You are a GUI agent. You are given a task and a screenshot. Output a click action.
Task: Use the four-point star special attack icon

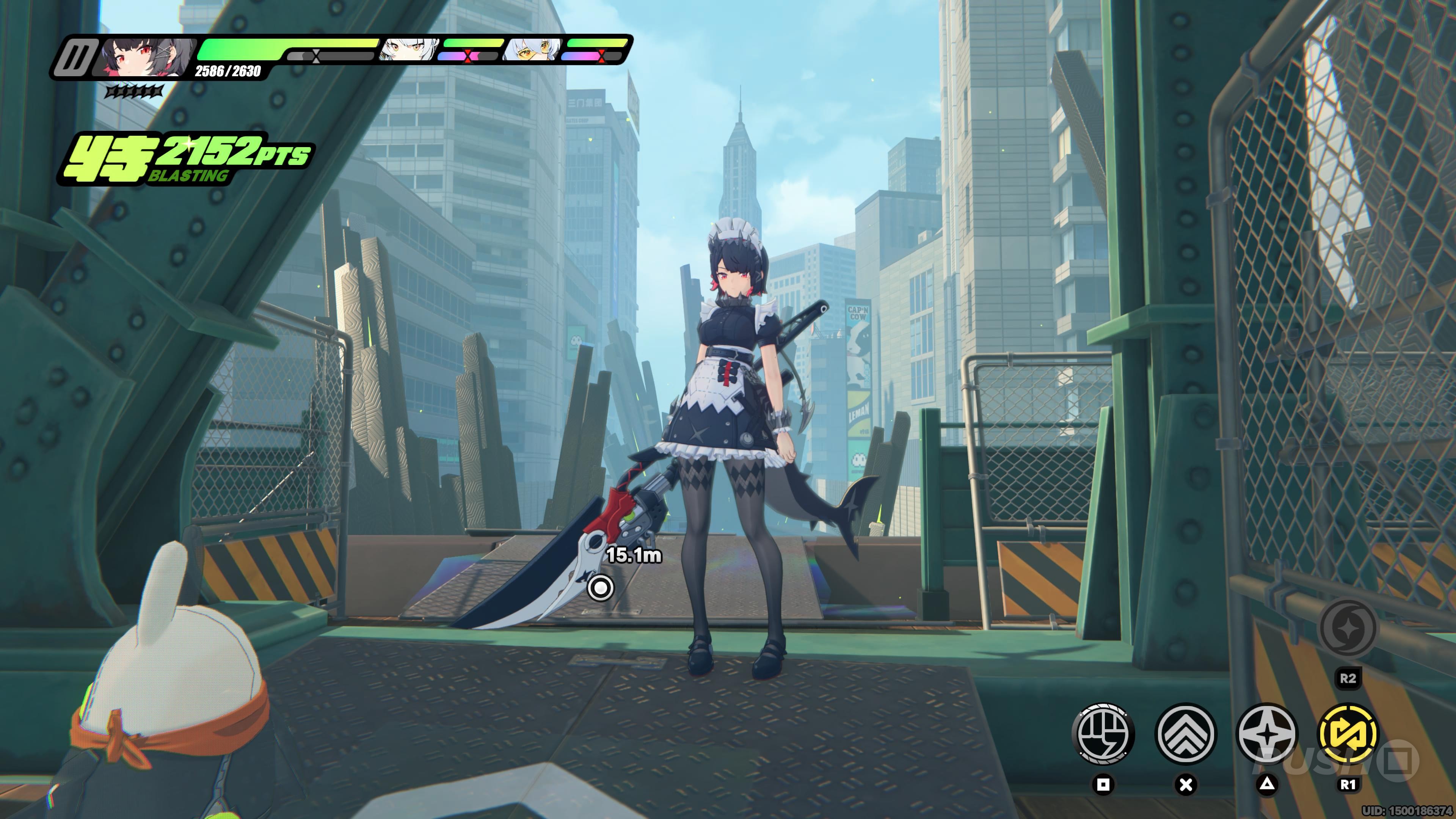pos(1267,734)
